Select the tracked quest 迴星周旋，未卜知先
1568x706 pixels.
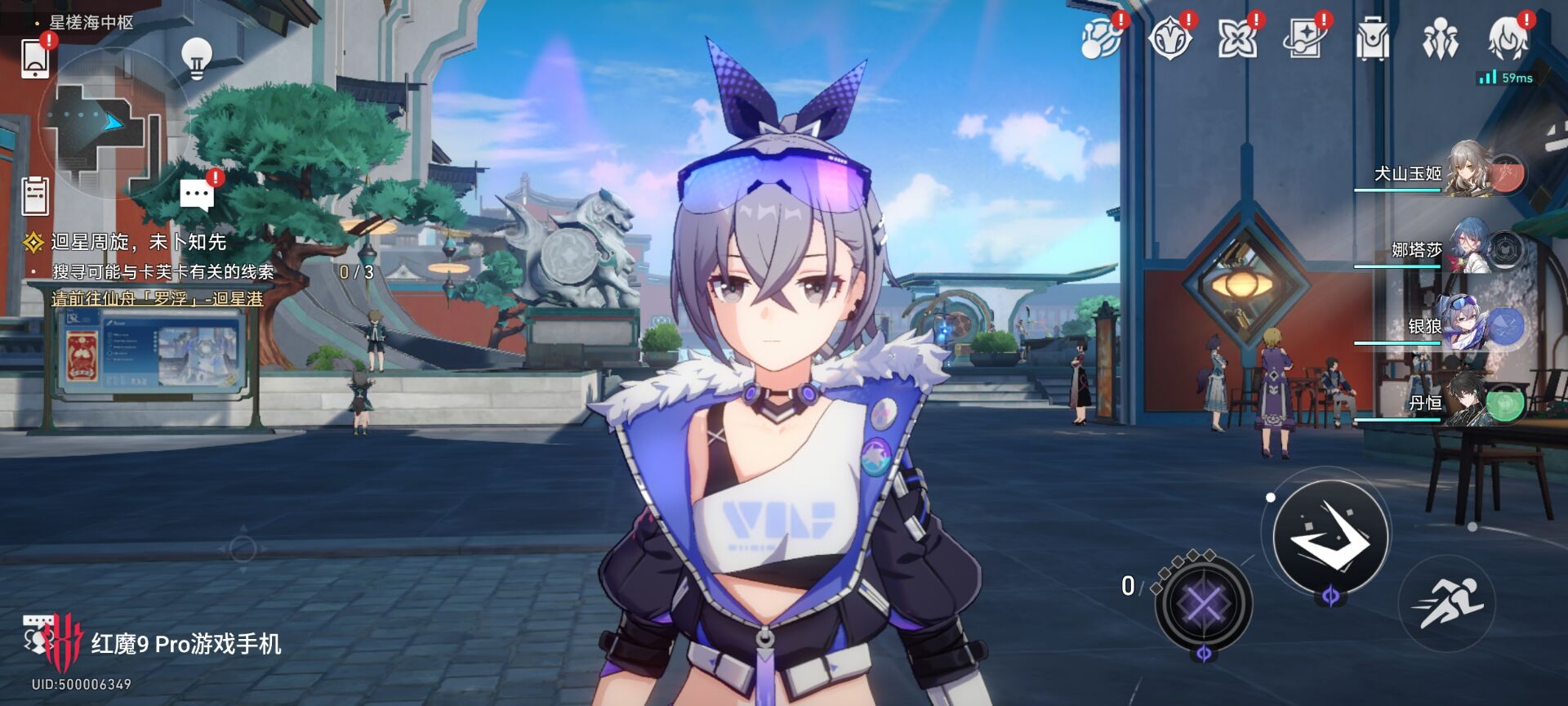coord(139,242)
